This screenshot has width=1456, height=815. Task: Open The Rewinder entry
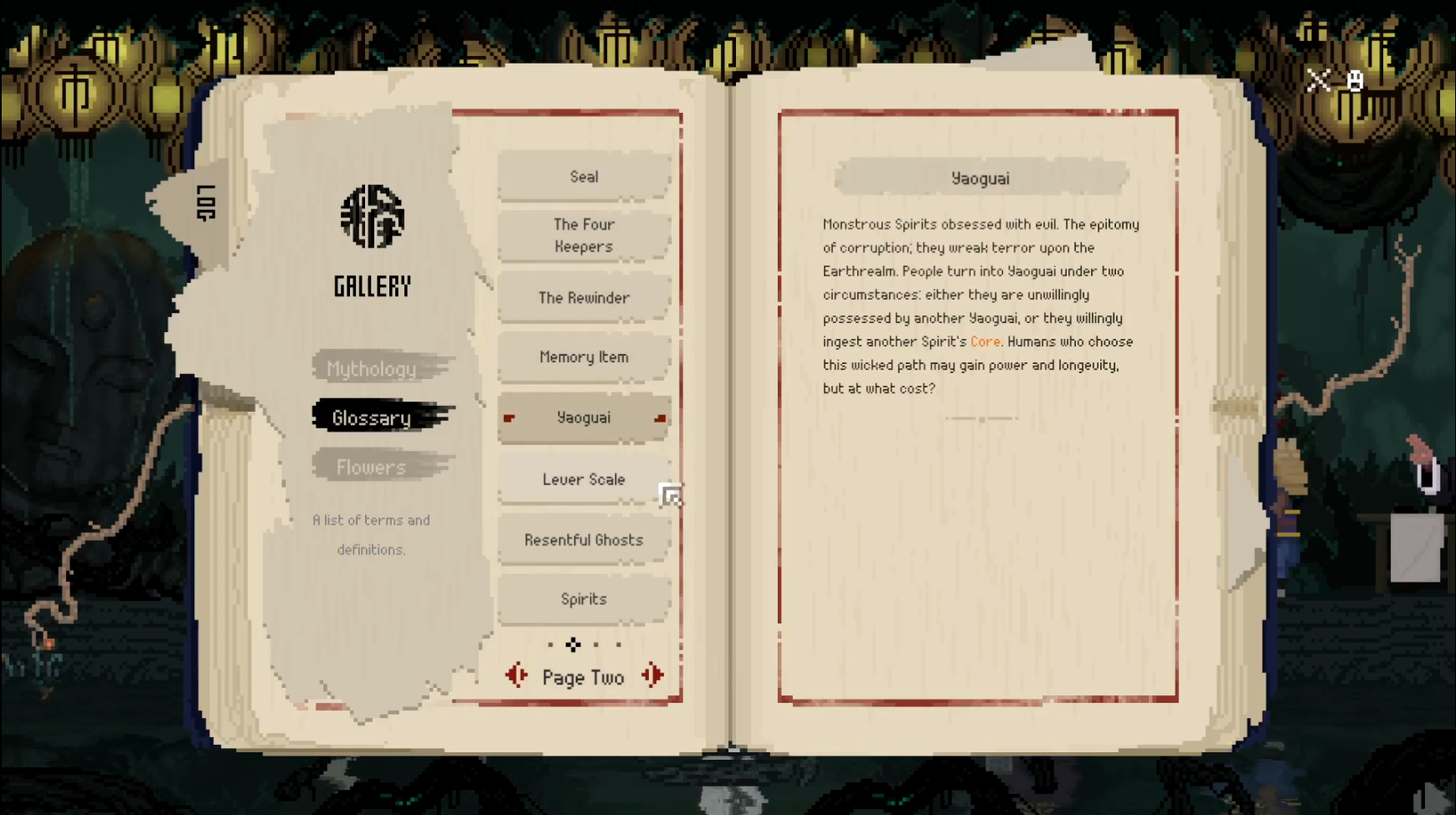[584, 298]
